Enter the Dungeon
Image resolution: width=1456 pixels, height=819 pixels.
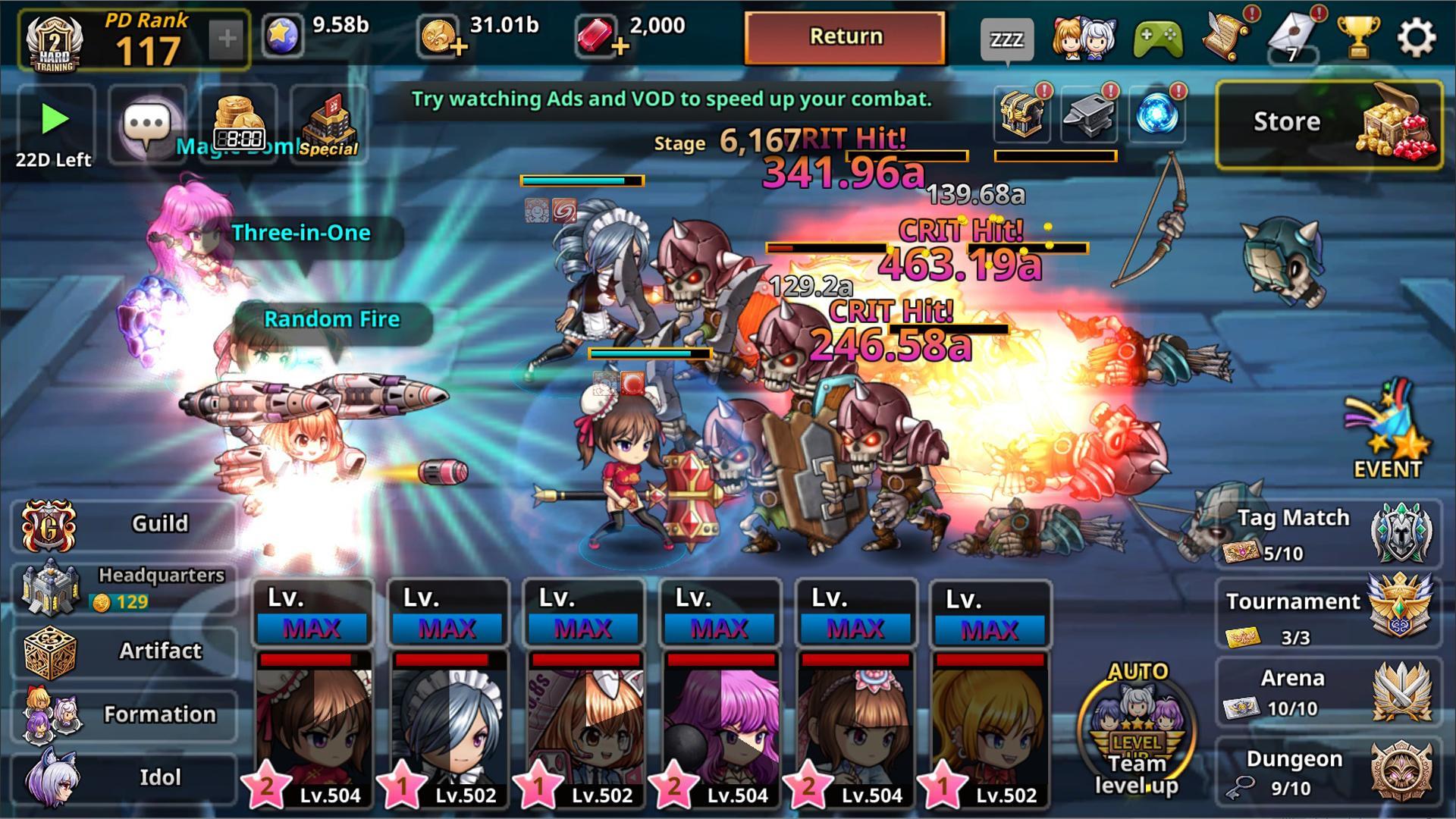click(1329, 773)
